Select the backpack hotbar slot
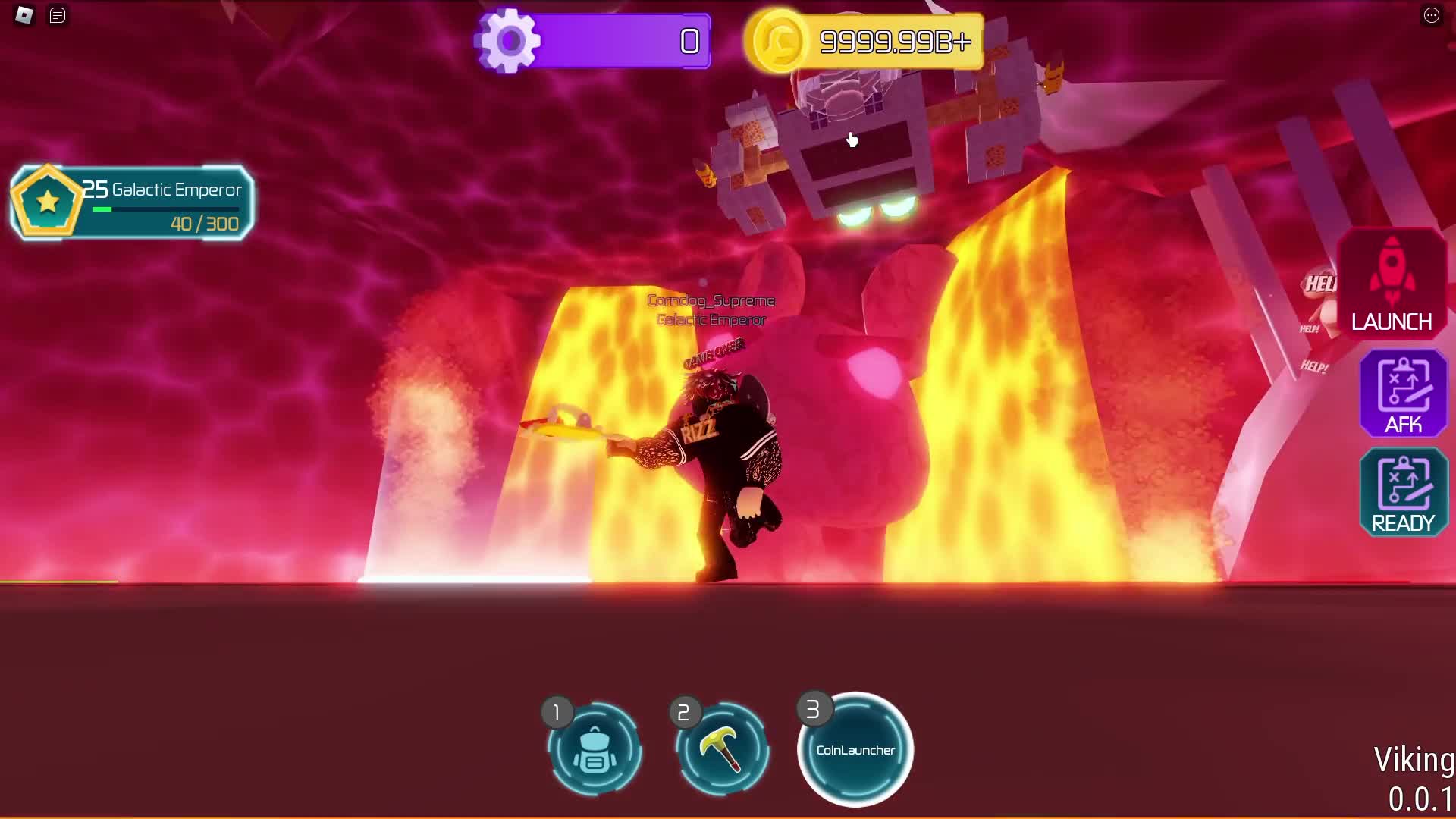This screenshot has height=819, width=1456. 595,750
